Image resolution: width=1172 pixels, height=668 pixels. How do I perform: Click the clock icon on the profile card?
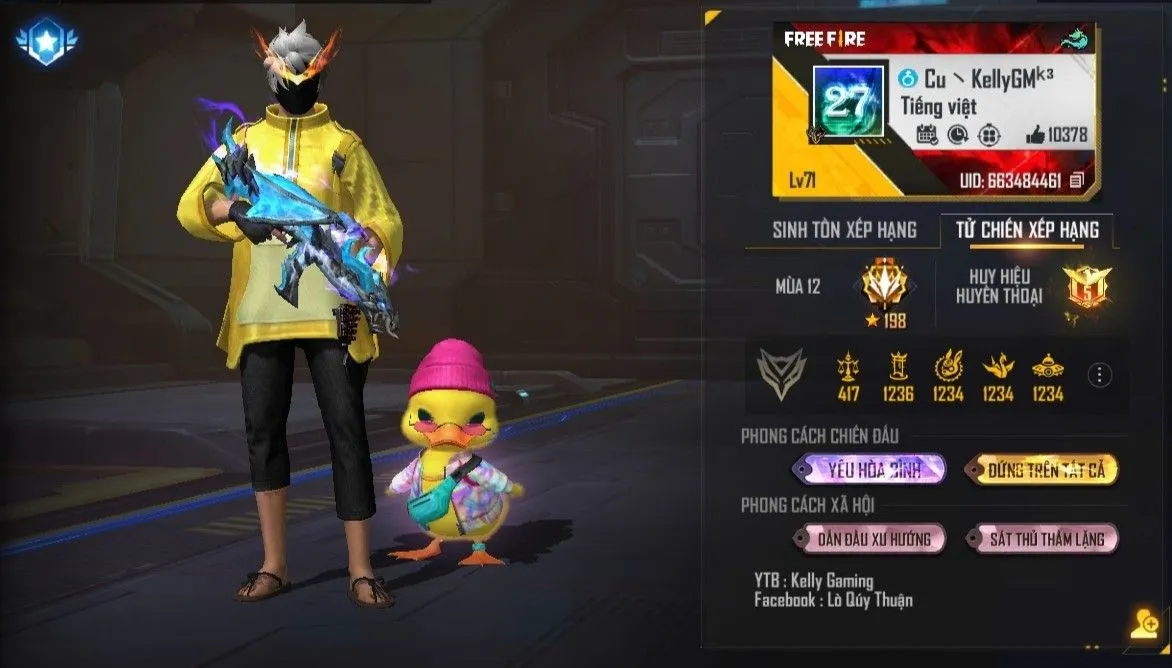pyautogui.click(x=957, y=135)
